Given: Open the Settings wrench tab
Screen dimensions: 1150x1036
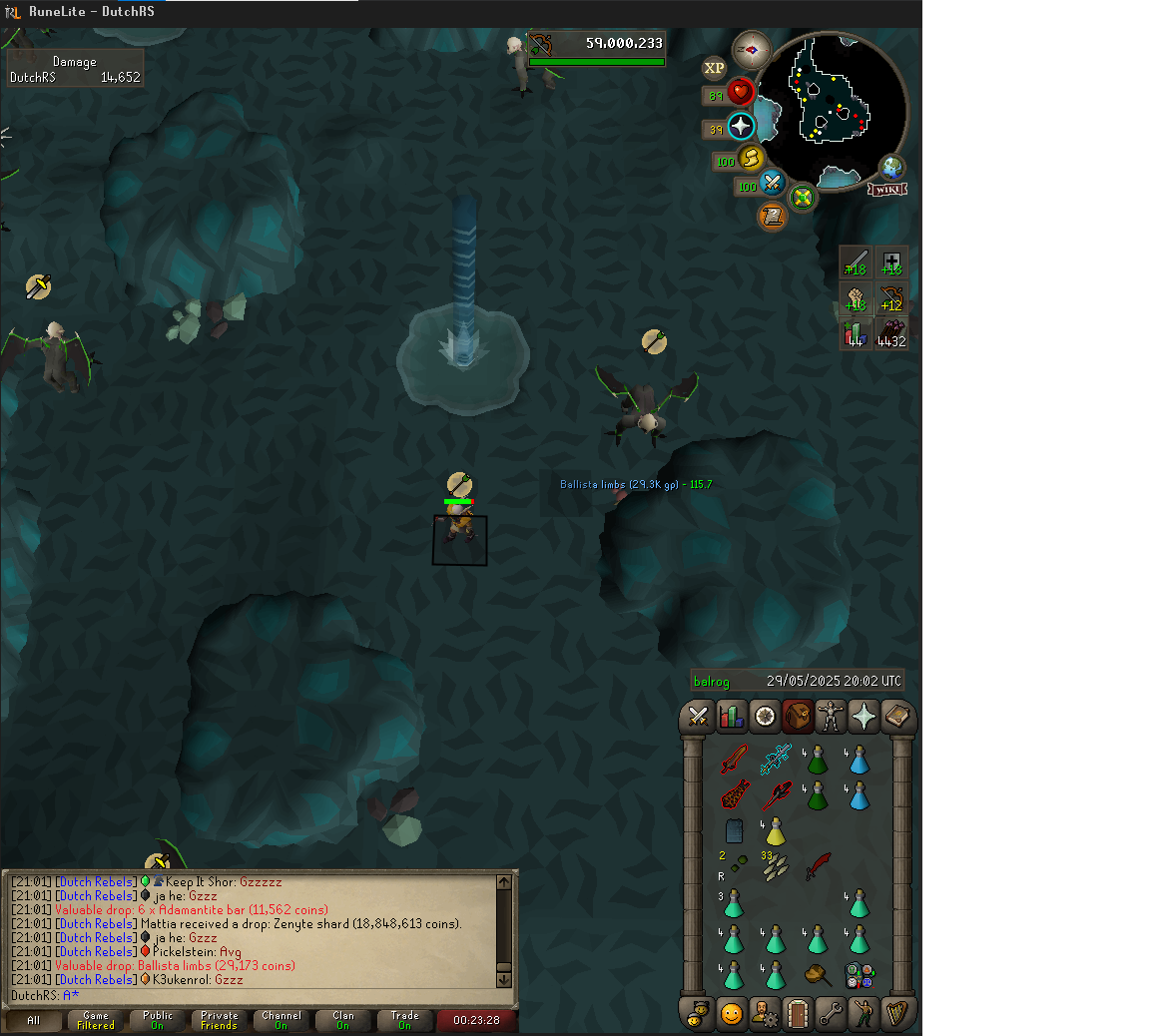Looking at the screenshot, I should coord(831,1014).
